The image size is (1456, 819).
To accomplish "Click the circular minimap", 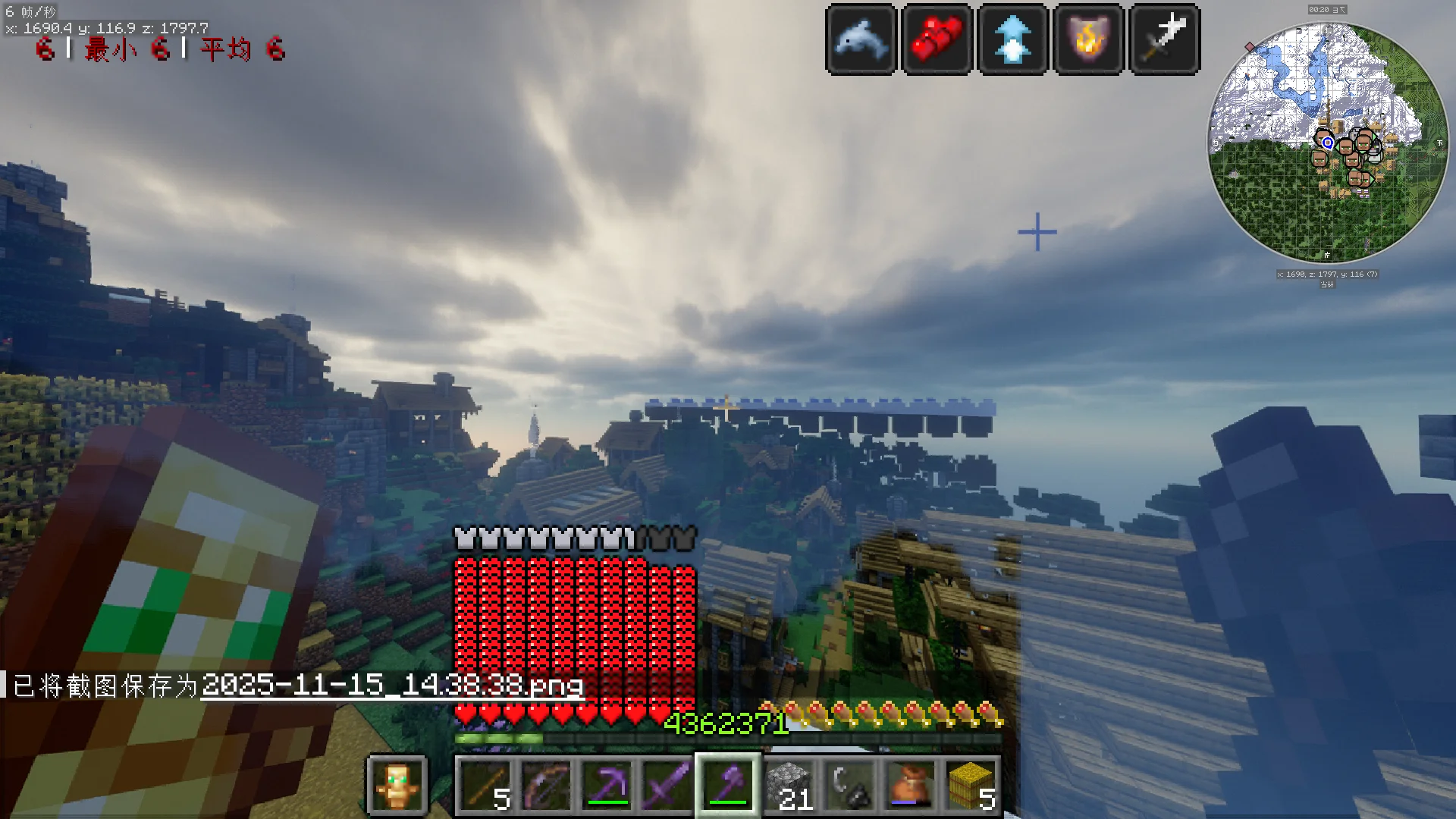I will 1327,143.
